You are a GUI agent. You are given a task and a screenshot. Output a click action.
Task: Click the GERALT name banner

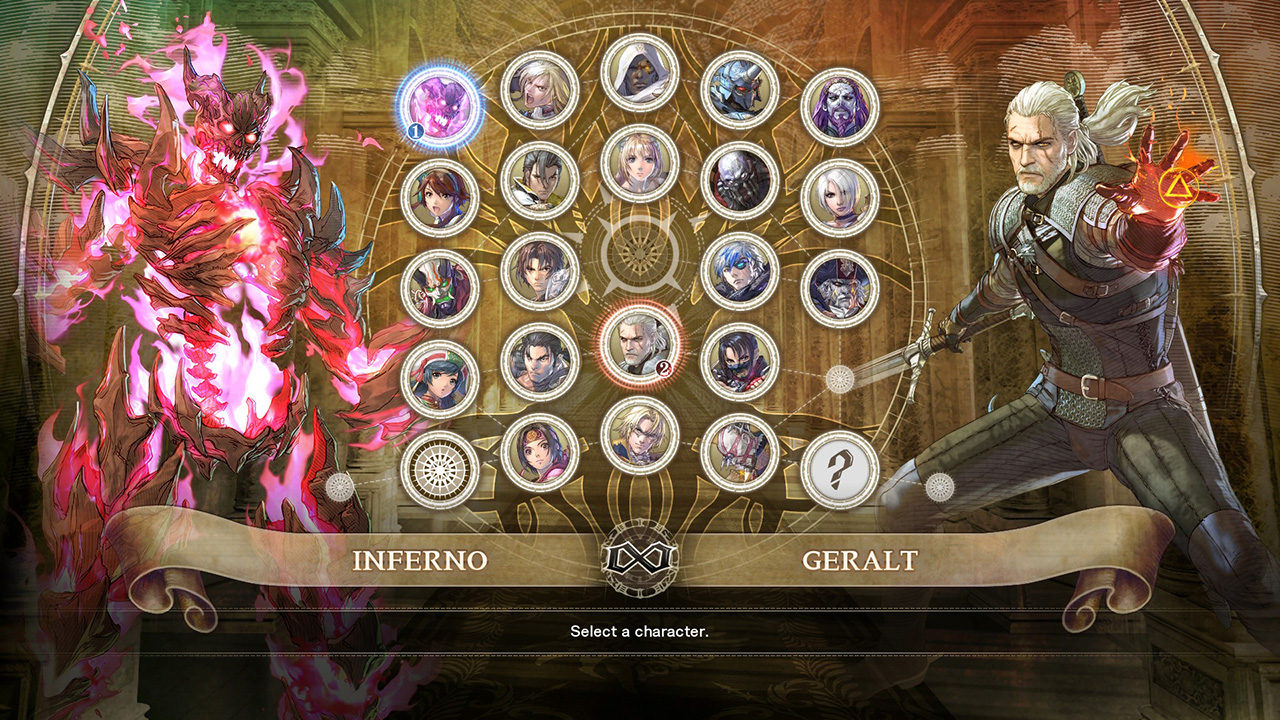860,560
